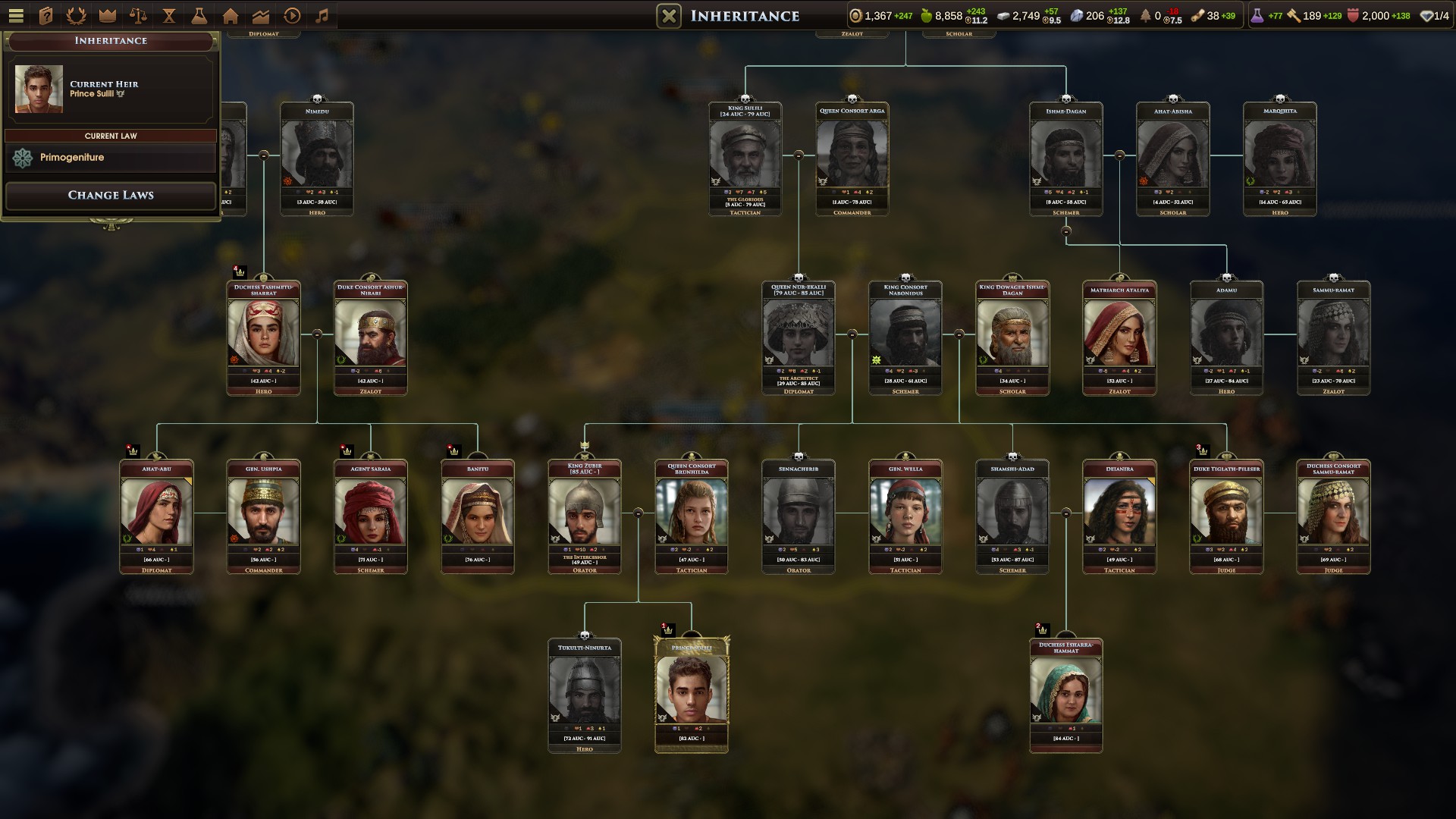Click the house city management icon
Viewport: 1456px width, 819px height.
click(230, 15)
